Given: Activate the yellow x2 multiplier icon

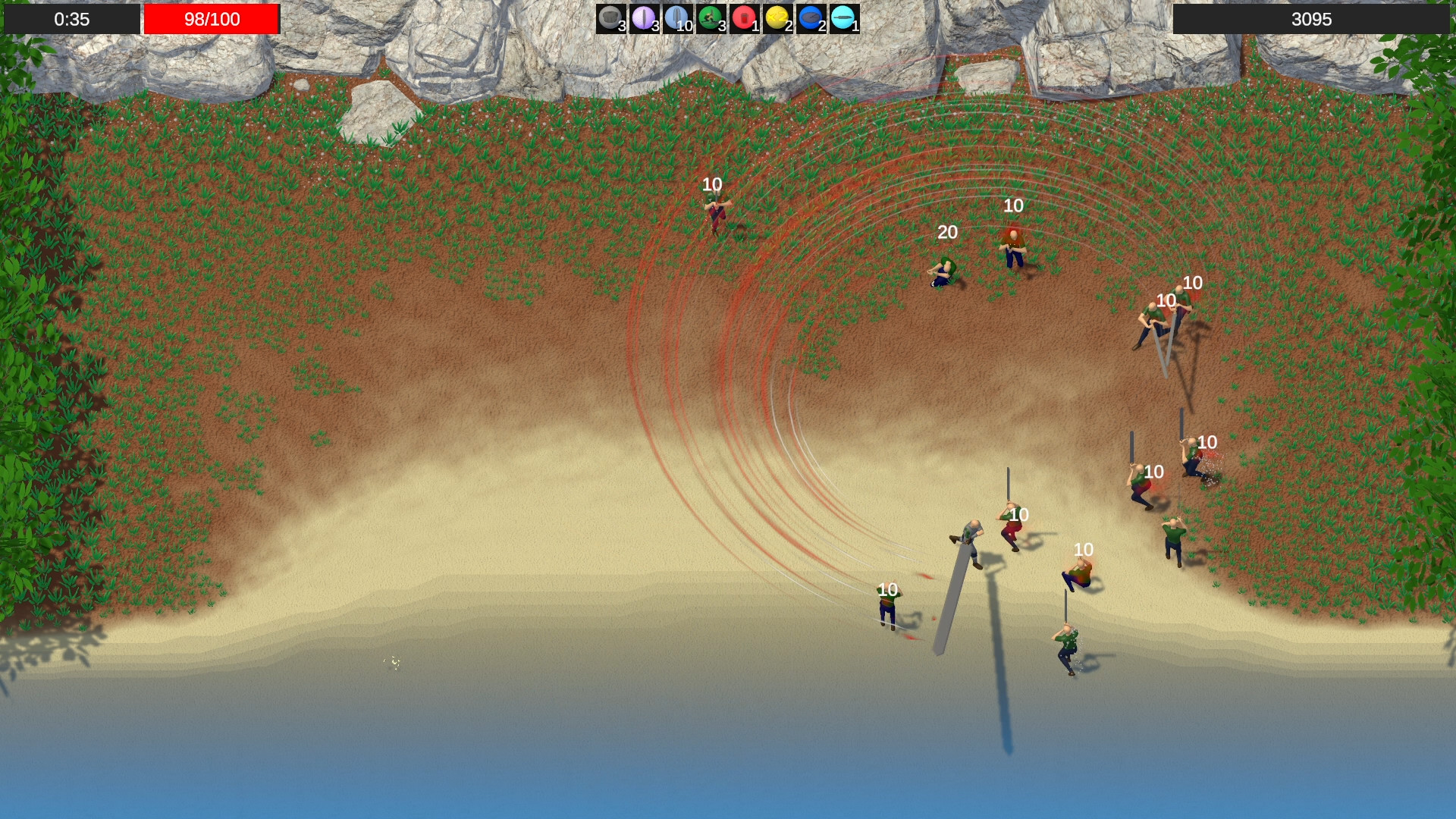Looking at the screenshot, I should coord(779,17).
